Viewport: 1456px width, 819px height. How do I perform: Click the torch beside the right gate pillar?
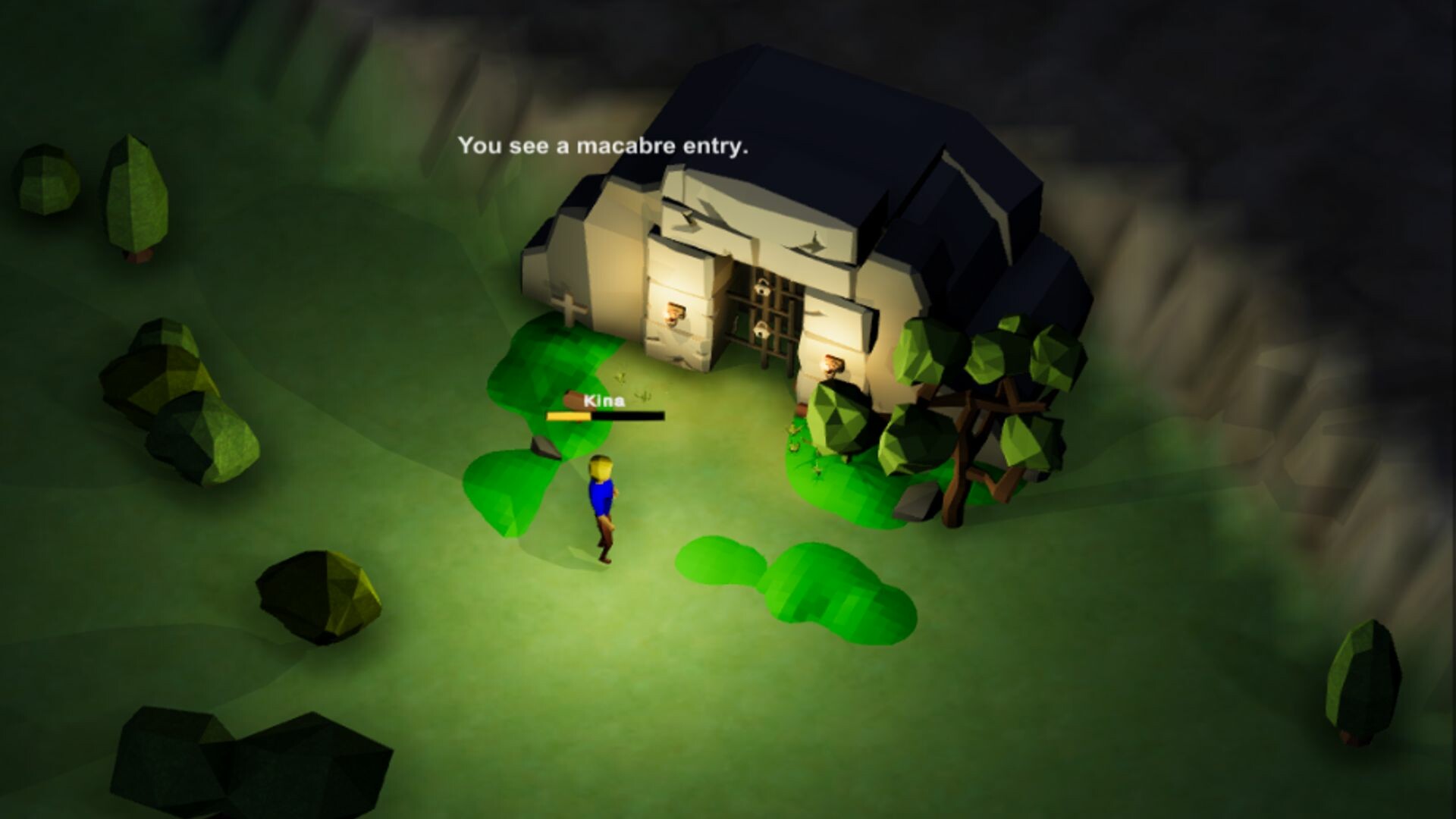pyautogui.click(x=834, y=366)
